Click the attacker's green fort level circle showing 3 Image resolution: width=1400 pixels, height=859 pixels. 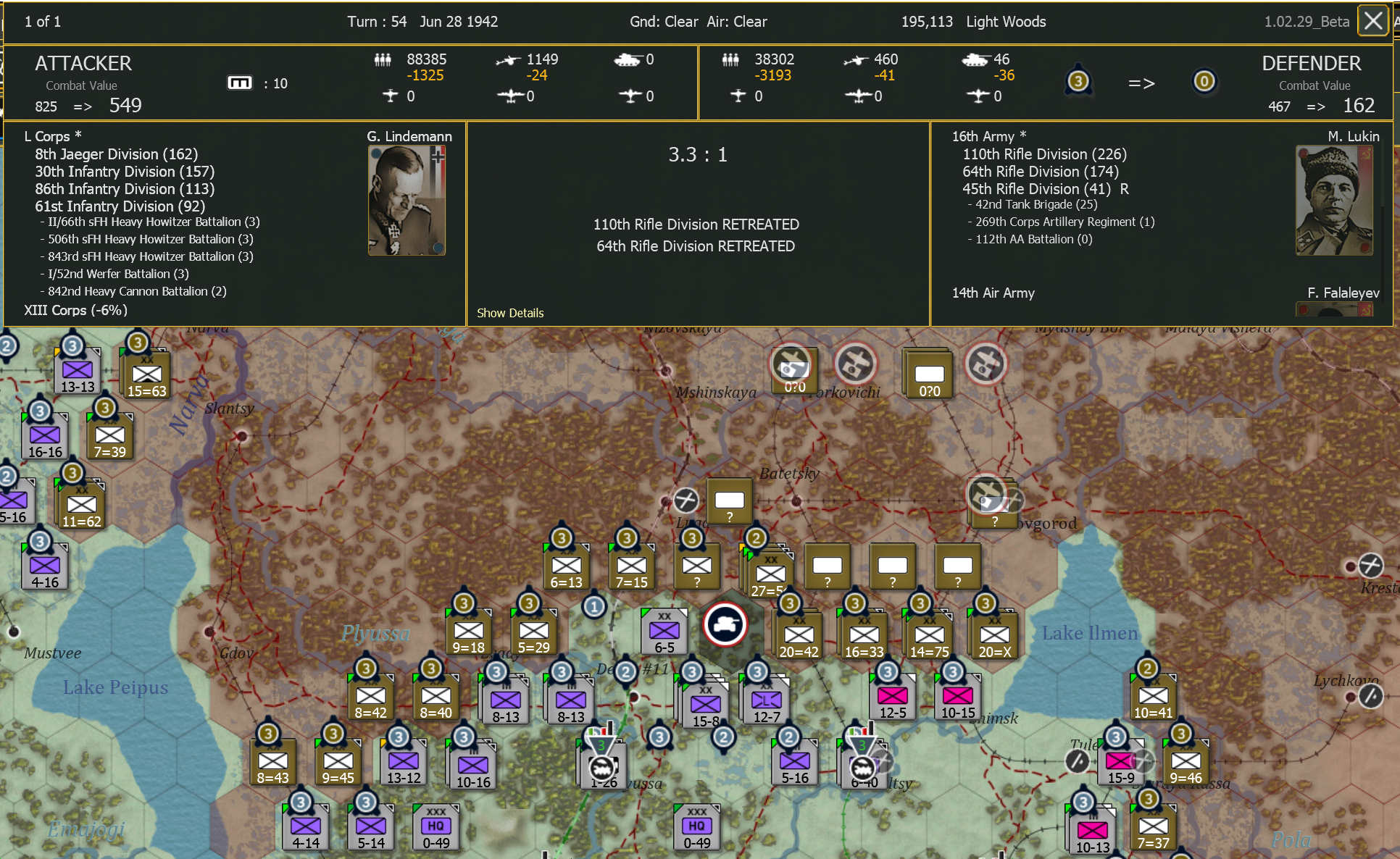click(x=1078, y=81)
